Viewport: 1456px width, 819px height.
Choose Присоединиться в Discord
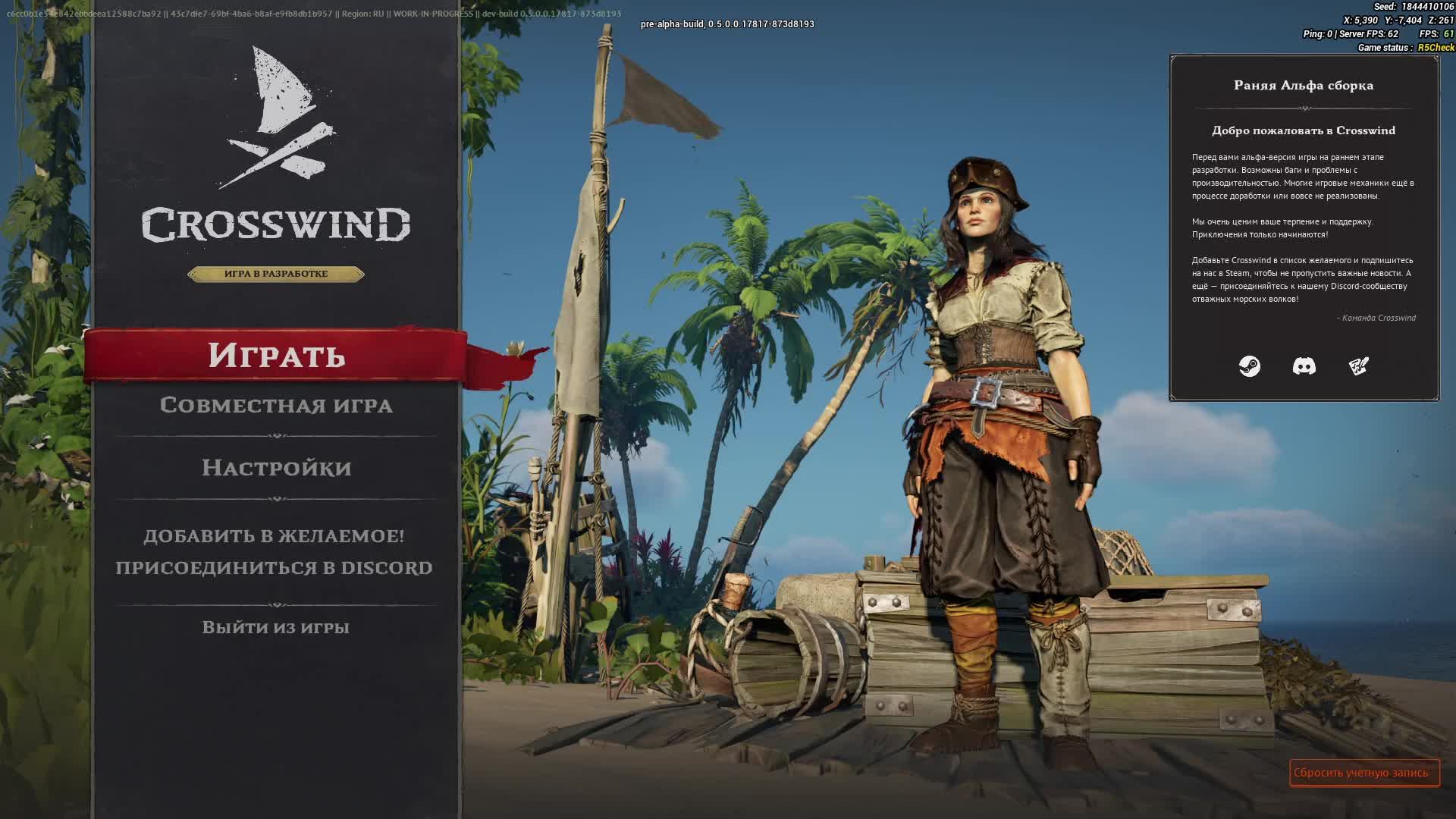tap(274, 567)
